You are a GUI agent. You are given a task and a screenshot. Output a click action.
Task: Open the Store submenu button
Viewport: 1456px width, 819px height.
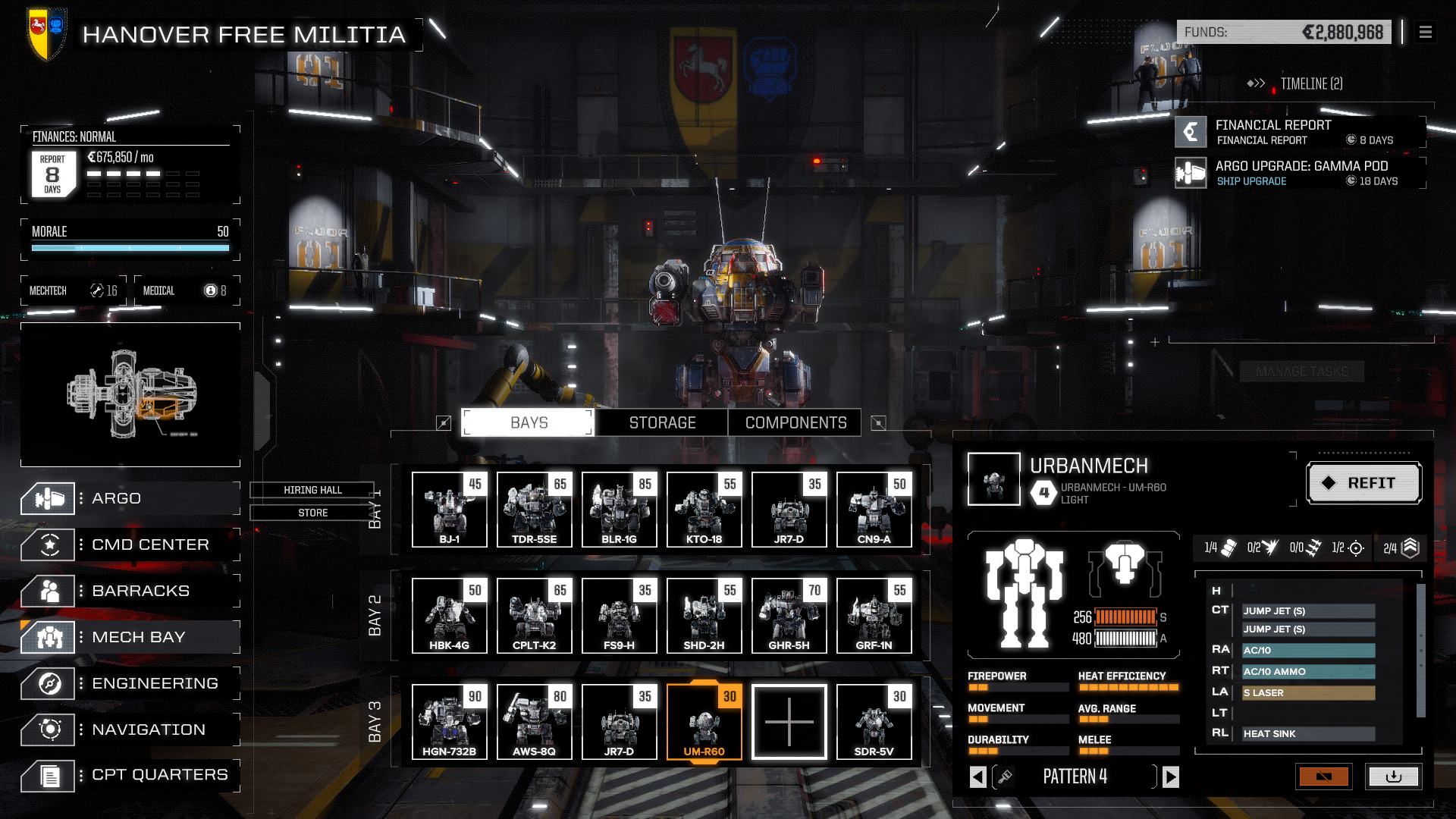[x=312, y=513]
